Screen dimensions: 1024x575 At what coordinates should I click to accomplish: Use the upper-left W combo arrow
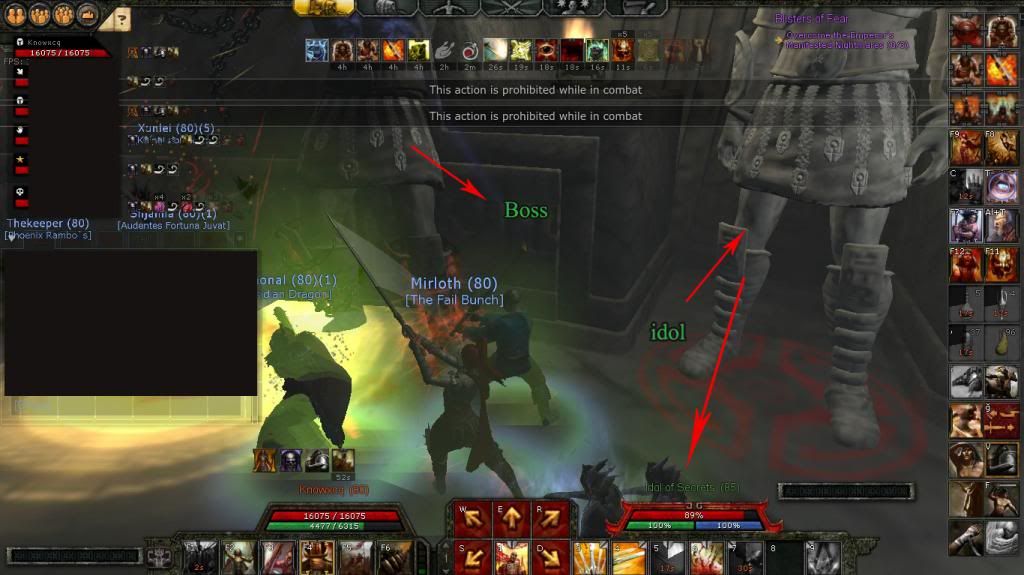[472, 518]
